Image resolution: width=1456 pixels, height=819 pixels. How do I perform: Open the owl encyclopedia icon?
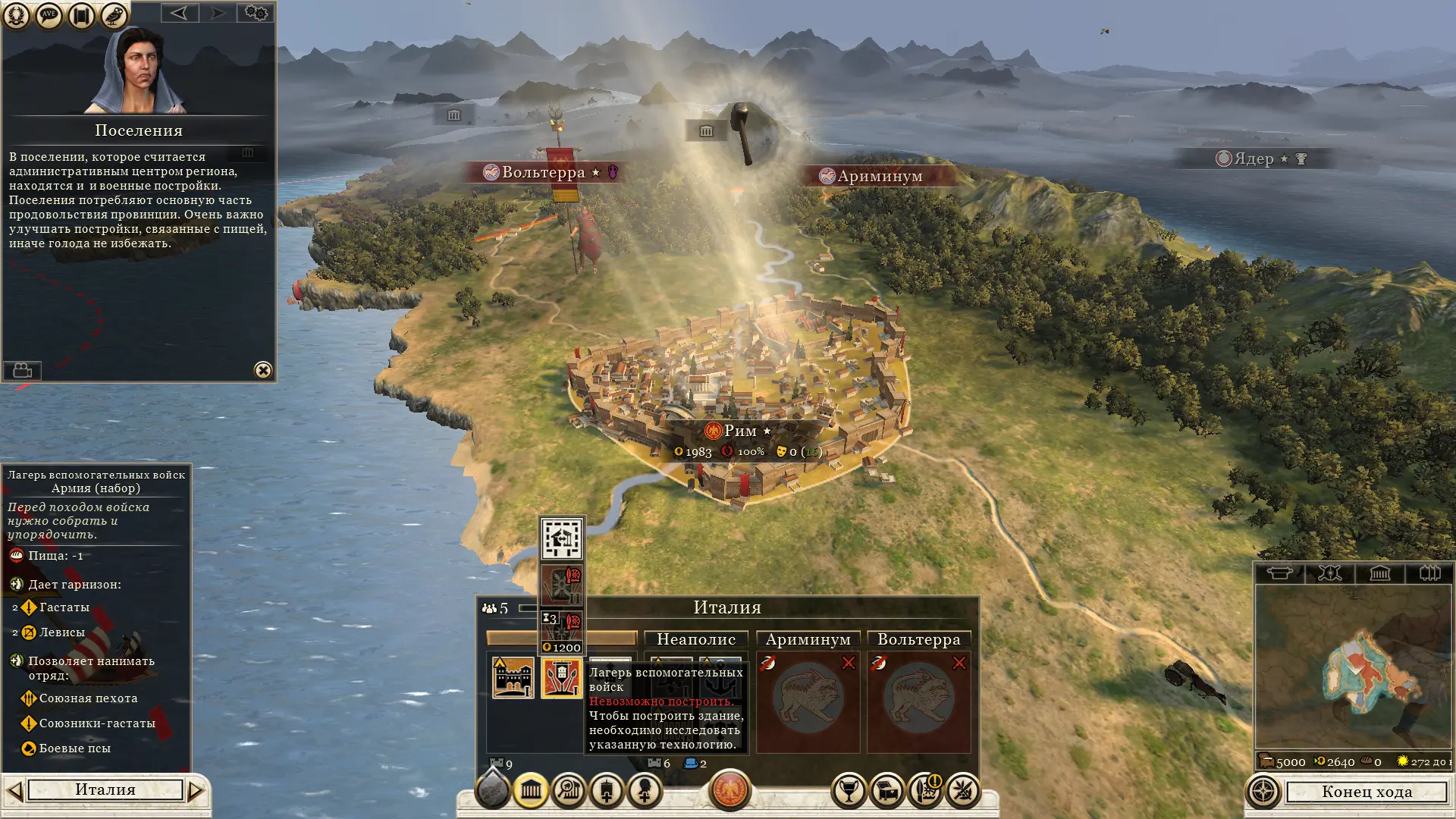point(114,14)
